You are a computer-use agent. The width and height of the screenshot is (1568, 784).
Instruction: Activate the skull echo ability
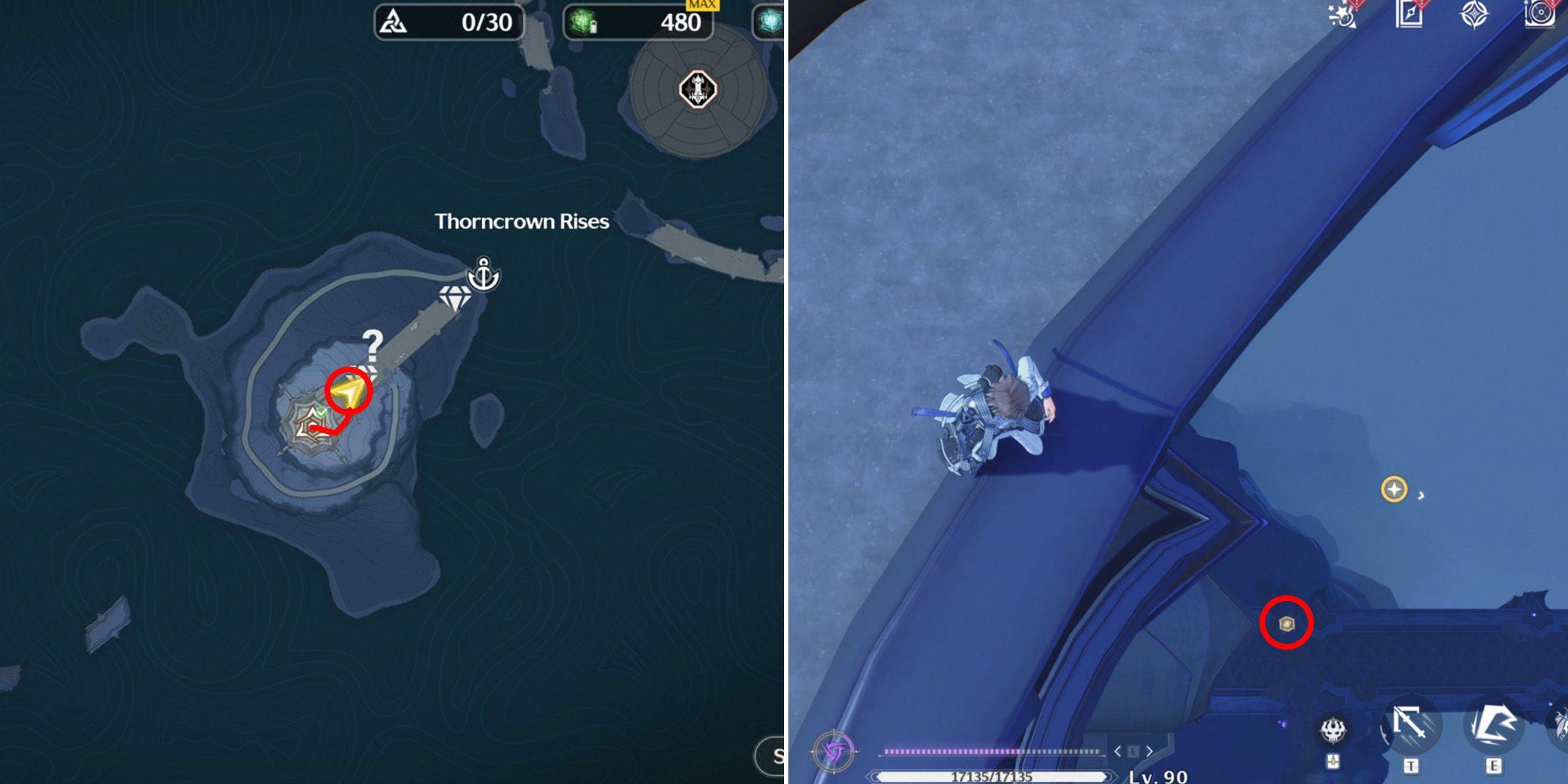pyautogui.click(x=1334, y=730)
